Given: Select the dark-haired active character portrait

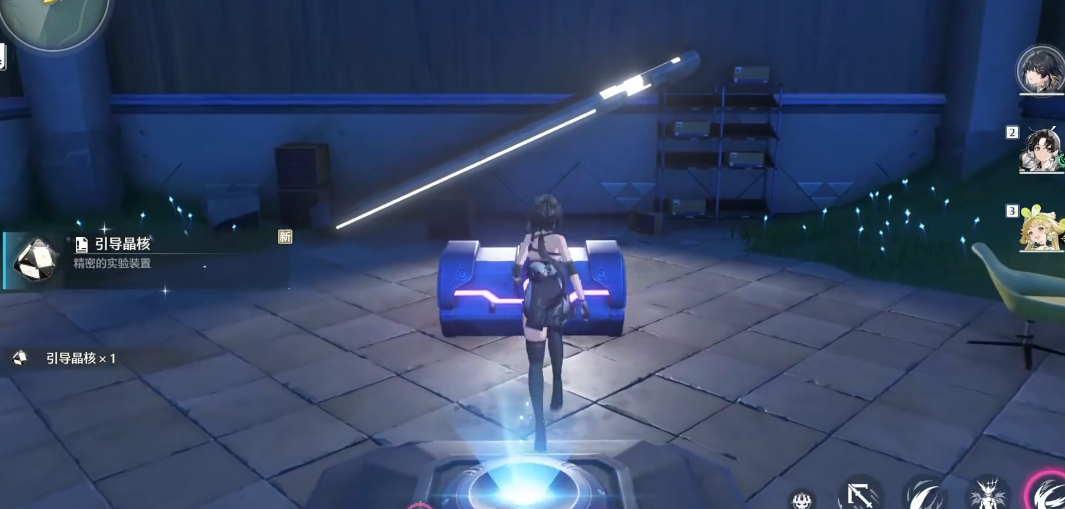Looking at the screenshot, I should pos(1041,69).
